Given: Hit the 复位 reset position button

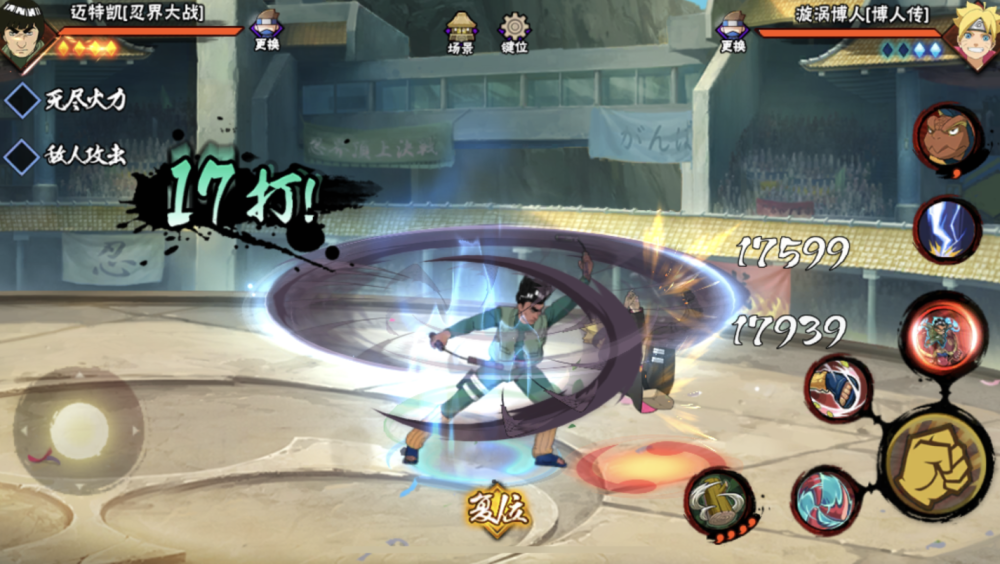Looking at the screenshot, I should coord(497,509).
